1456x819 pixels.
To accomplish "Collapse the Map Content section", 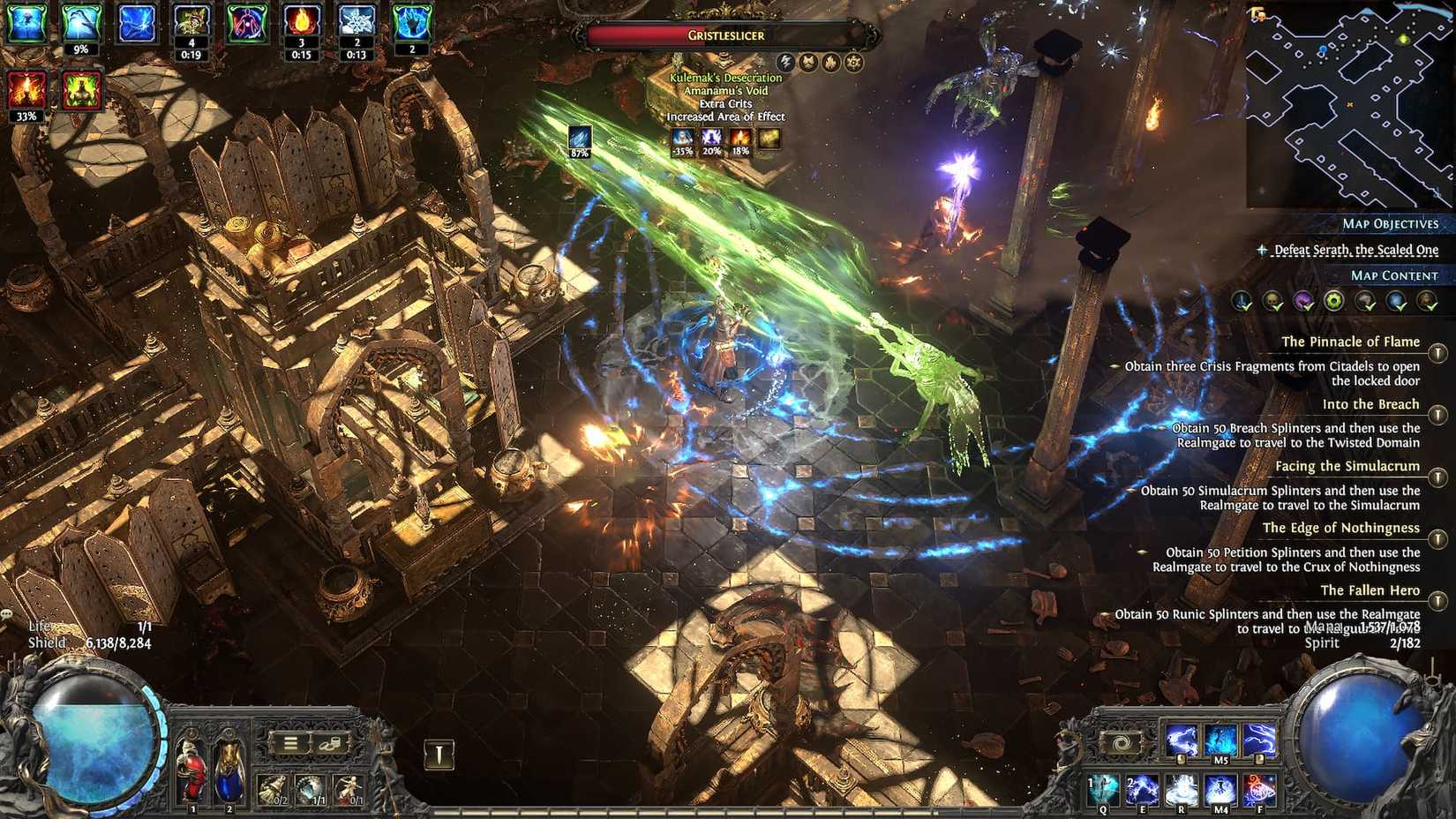I will 1392,275.
